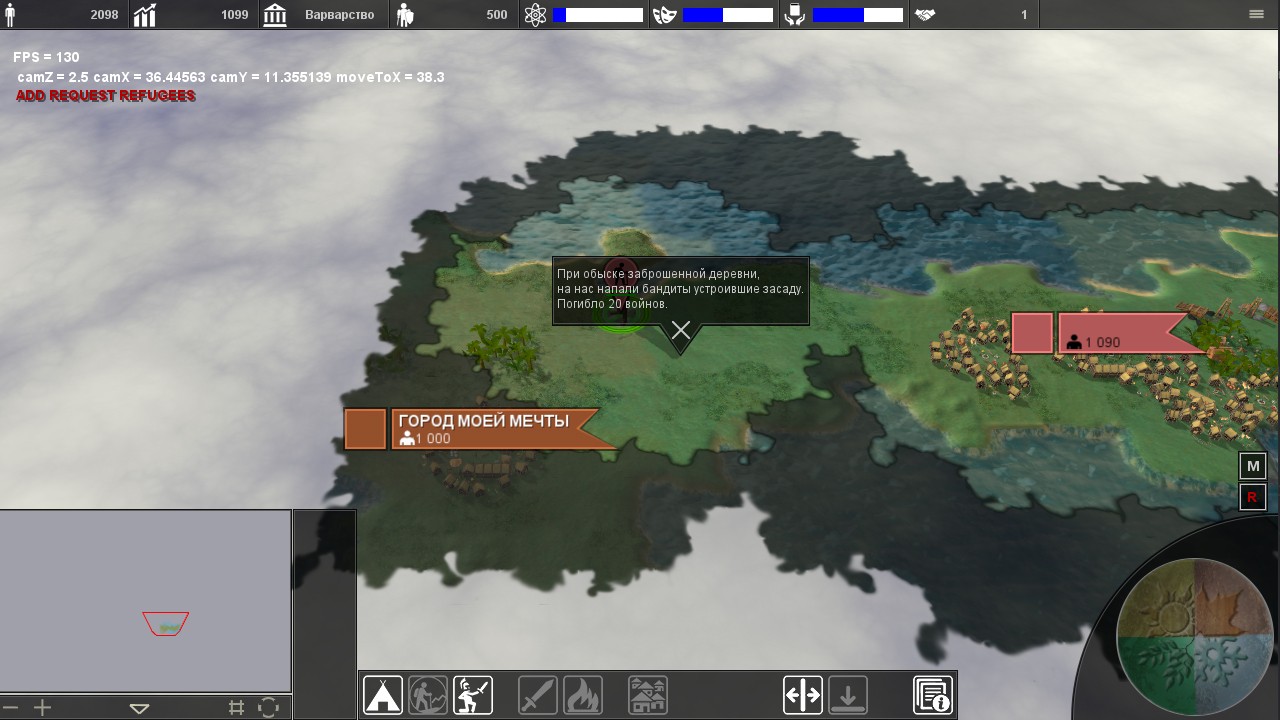Select the tent camp action icon
1280x720 pixels.
pyautogui.click(x=383, y=695)
